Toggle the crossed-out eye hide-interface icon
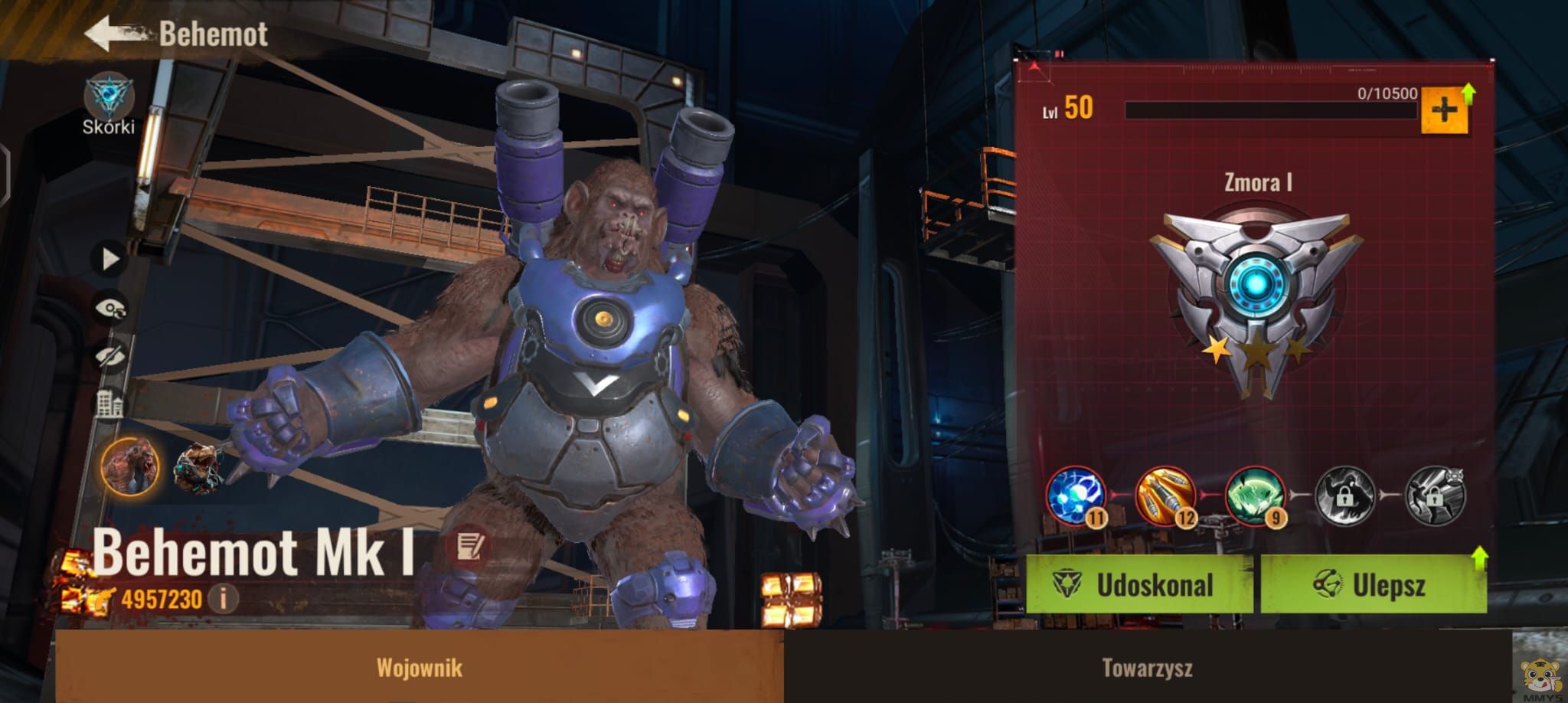The width and height of the screenshot is (1568, 703). pyautogui.click(x=110, y=356)
